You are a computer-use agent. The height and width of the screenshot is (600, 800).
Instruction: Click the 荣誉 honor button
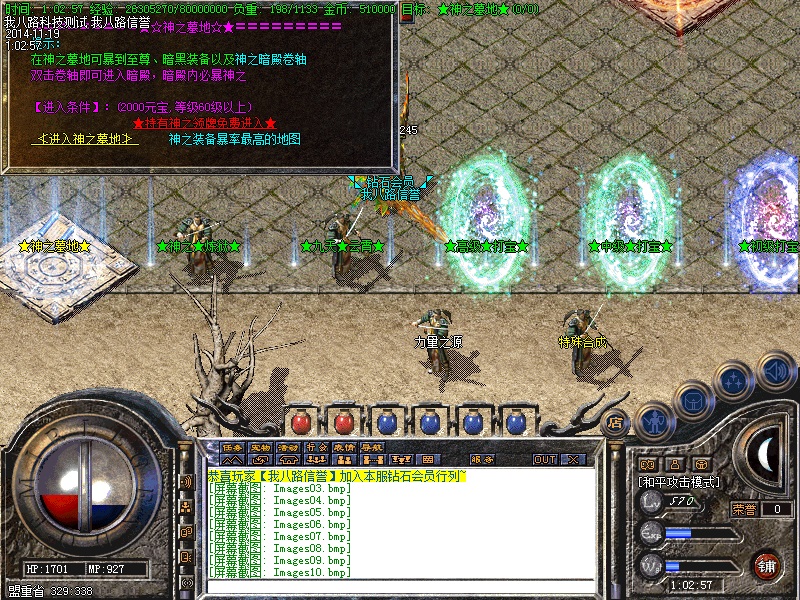[x=745, y=509]
